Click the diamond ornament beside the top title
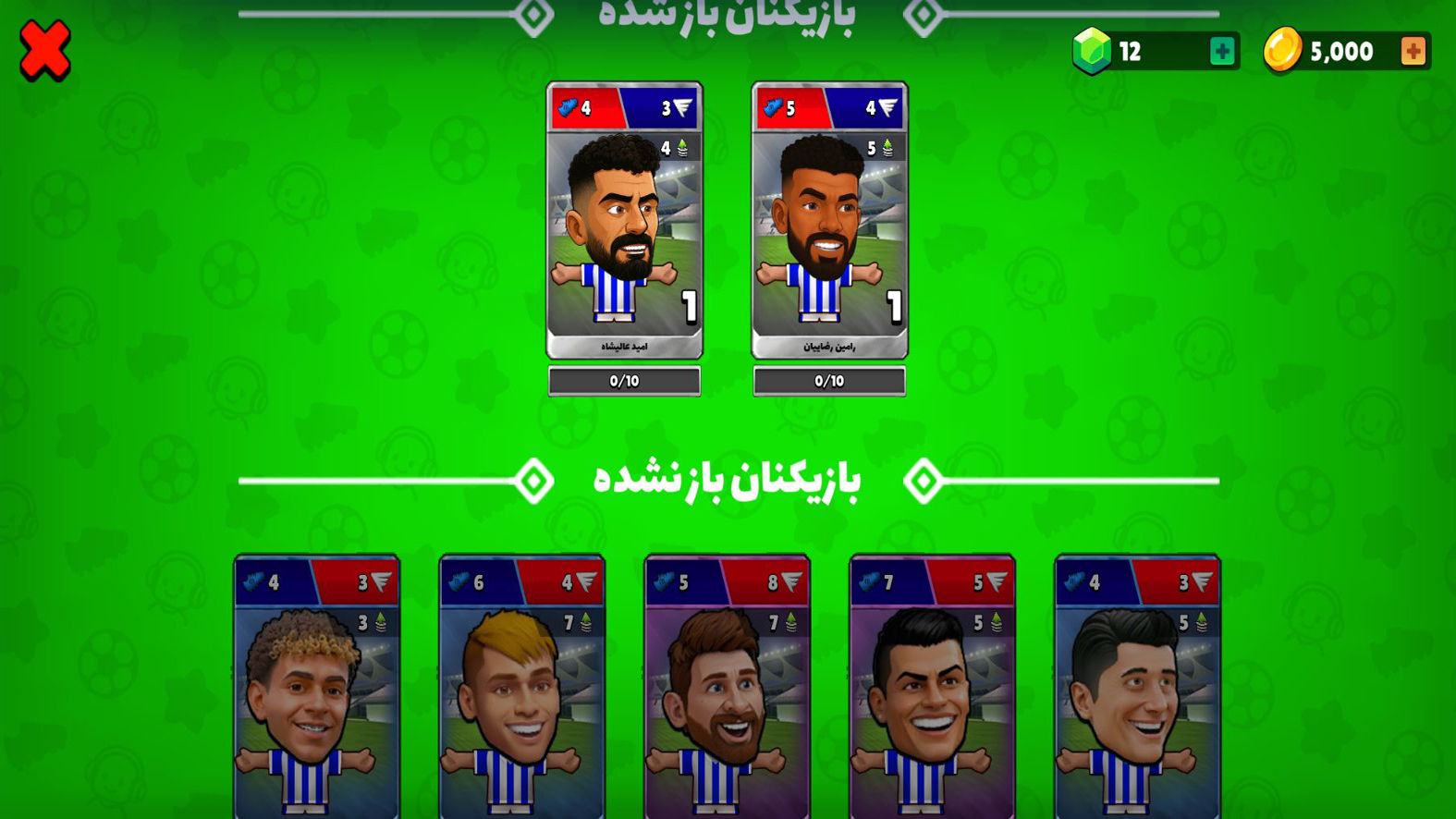The height and width of the screenshot is (819, 1456). (924, 13)
